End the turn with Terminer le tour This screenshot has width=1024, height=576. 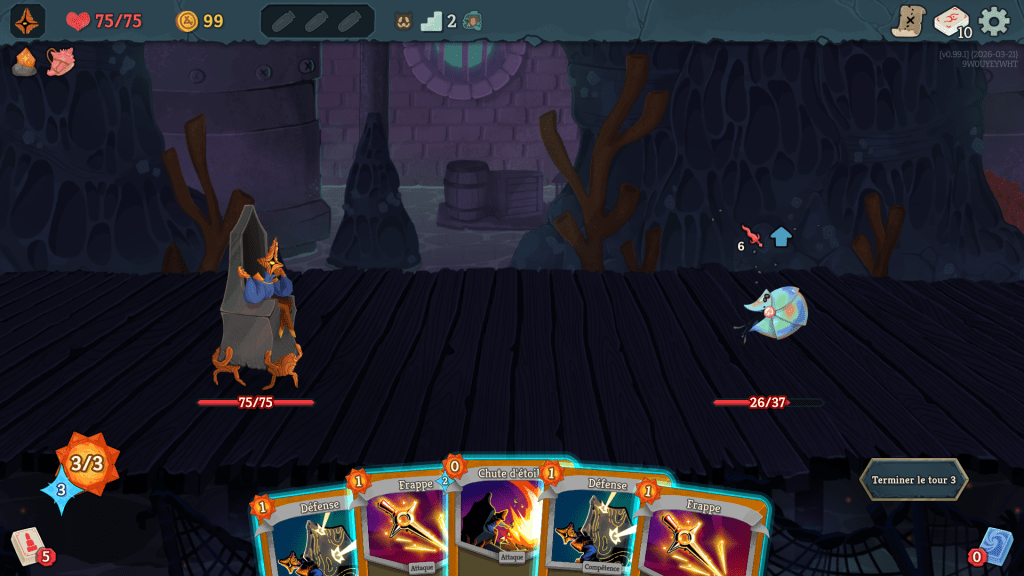tap(913, 480)
